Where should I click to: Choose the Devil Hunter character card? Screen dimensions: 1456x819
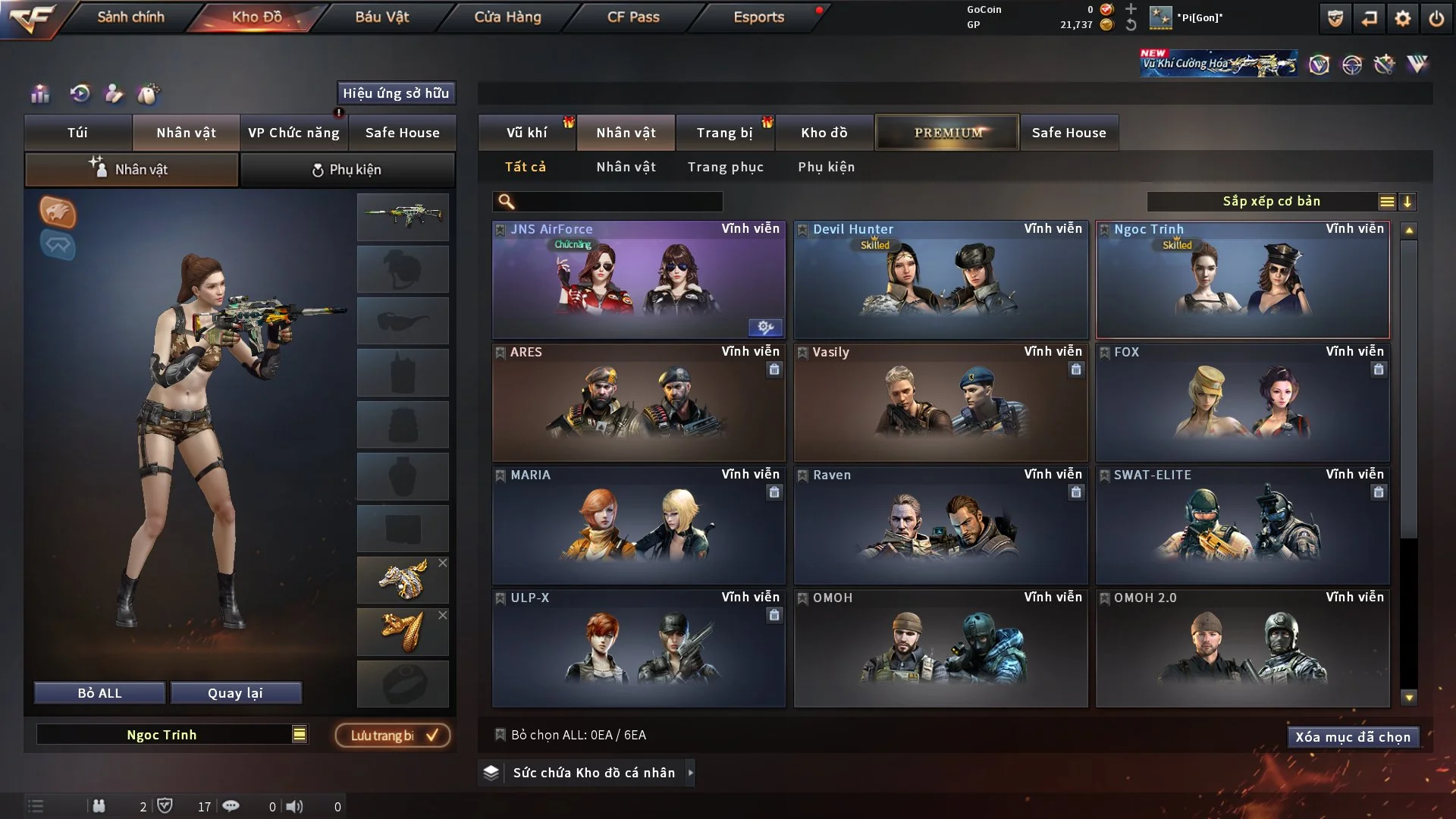point(940,280)
